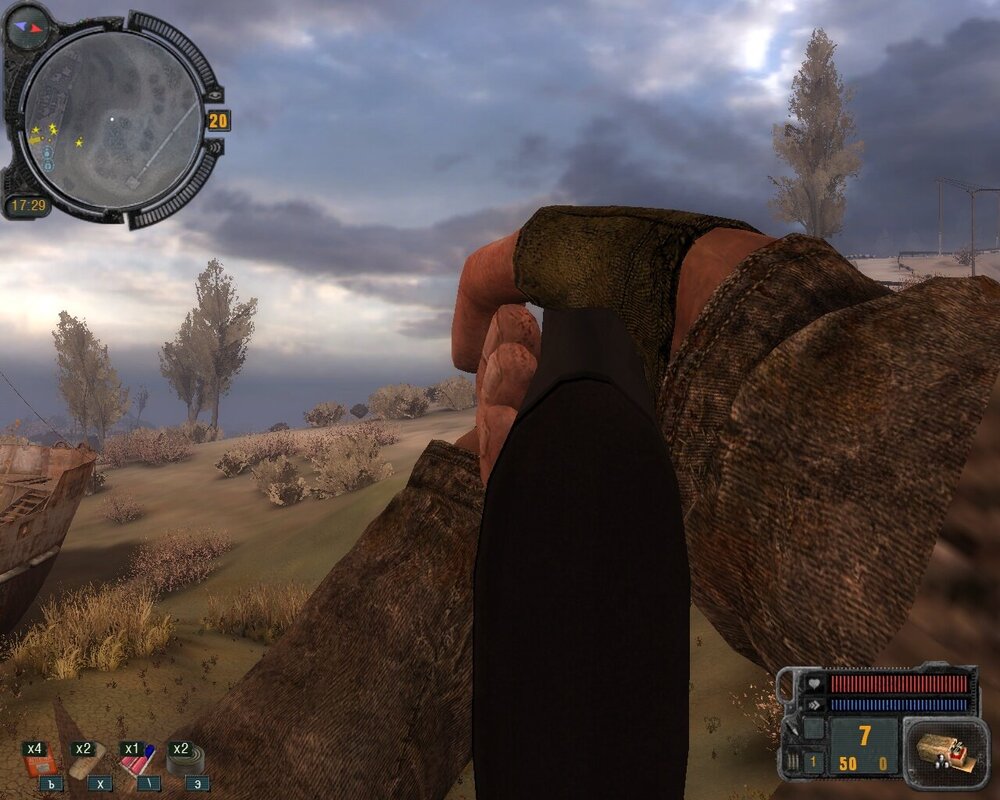Pick the round tin can quick slot

point(184,763)
